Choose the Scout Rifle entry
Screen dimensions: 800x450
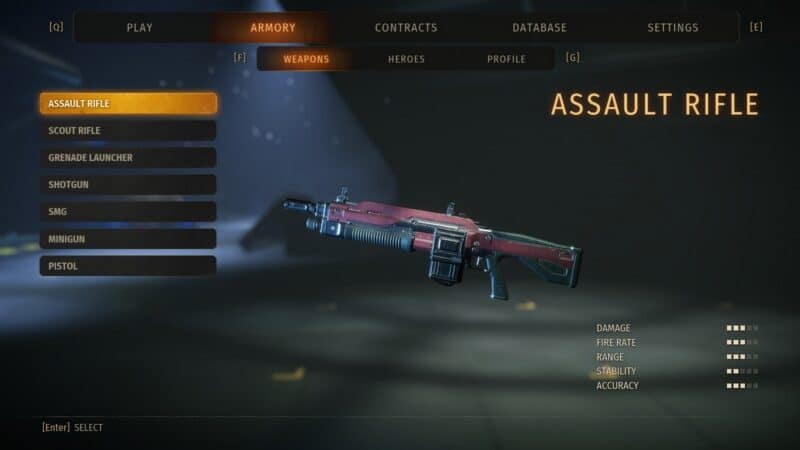(x=128, y=131)
